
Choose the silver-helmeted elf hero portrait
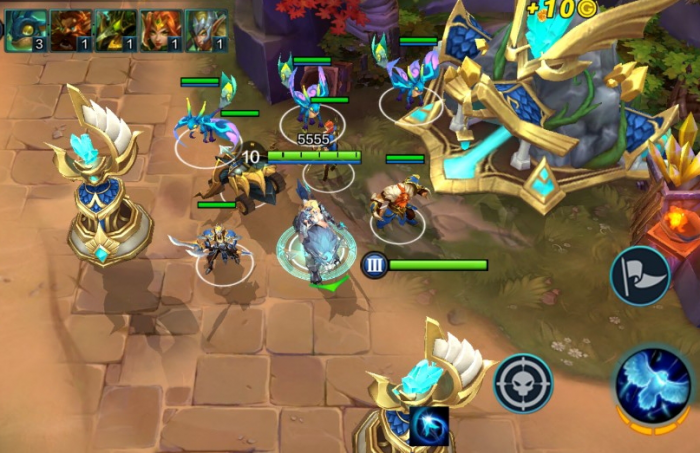pyautogui.click(x=207, y=30)
